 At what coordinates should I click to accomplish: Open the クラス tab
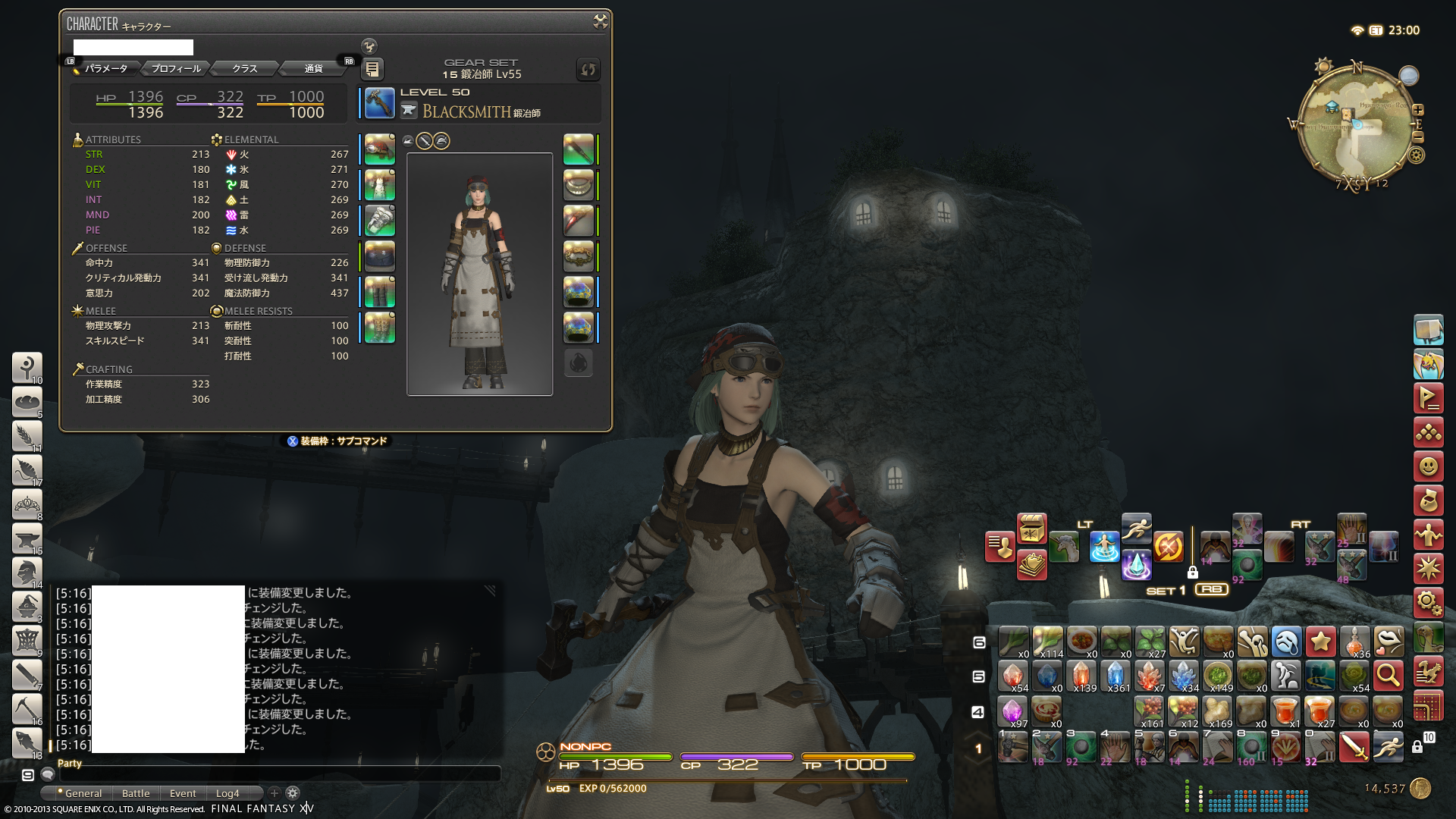click(244, 69)
